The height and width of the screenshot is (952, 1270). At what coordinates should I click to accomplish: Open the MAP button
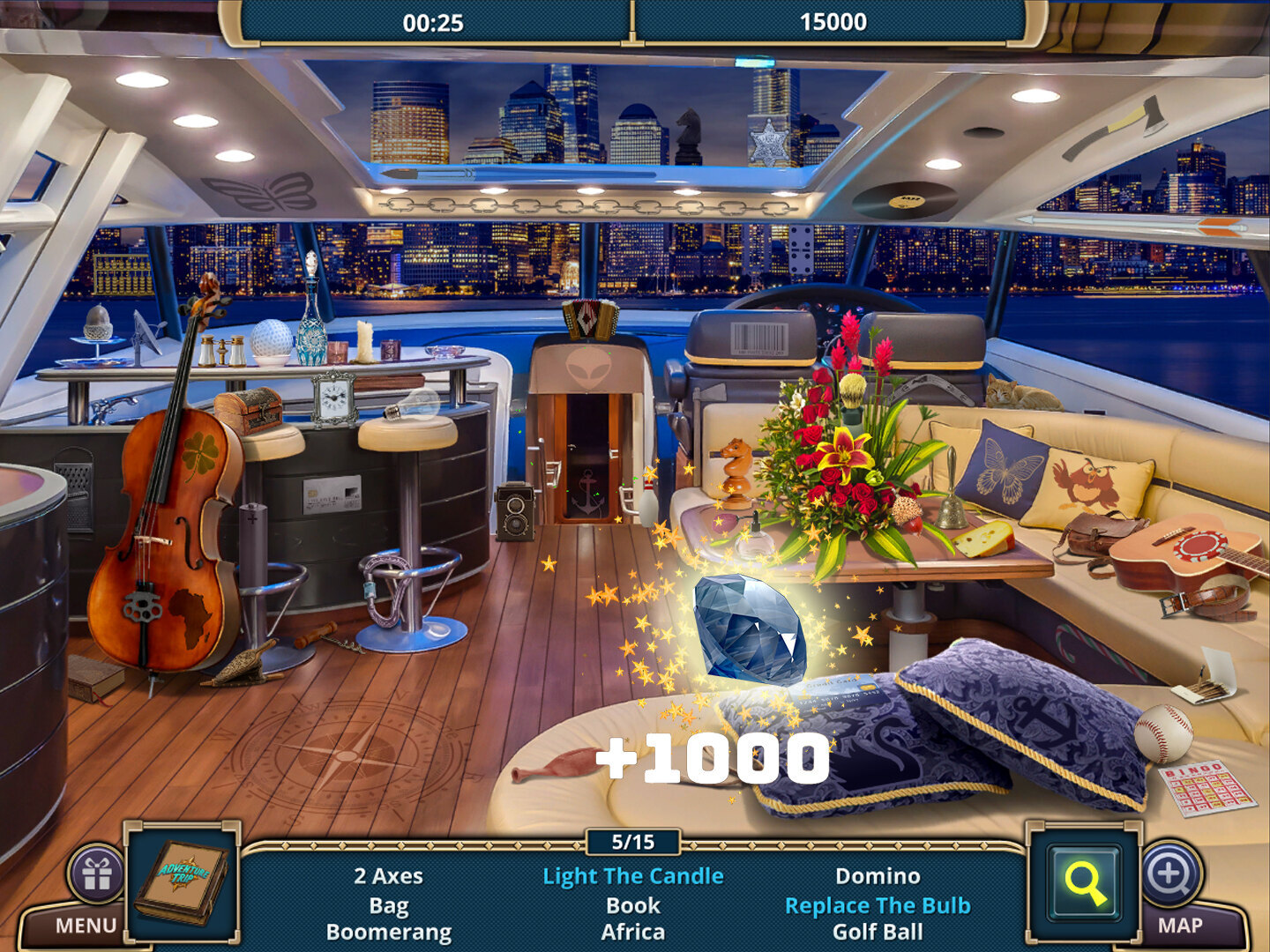(x=1179, y=926)
